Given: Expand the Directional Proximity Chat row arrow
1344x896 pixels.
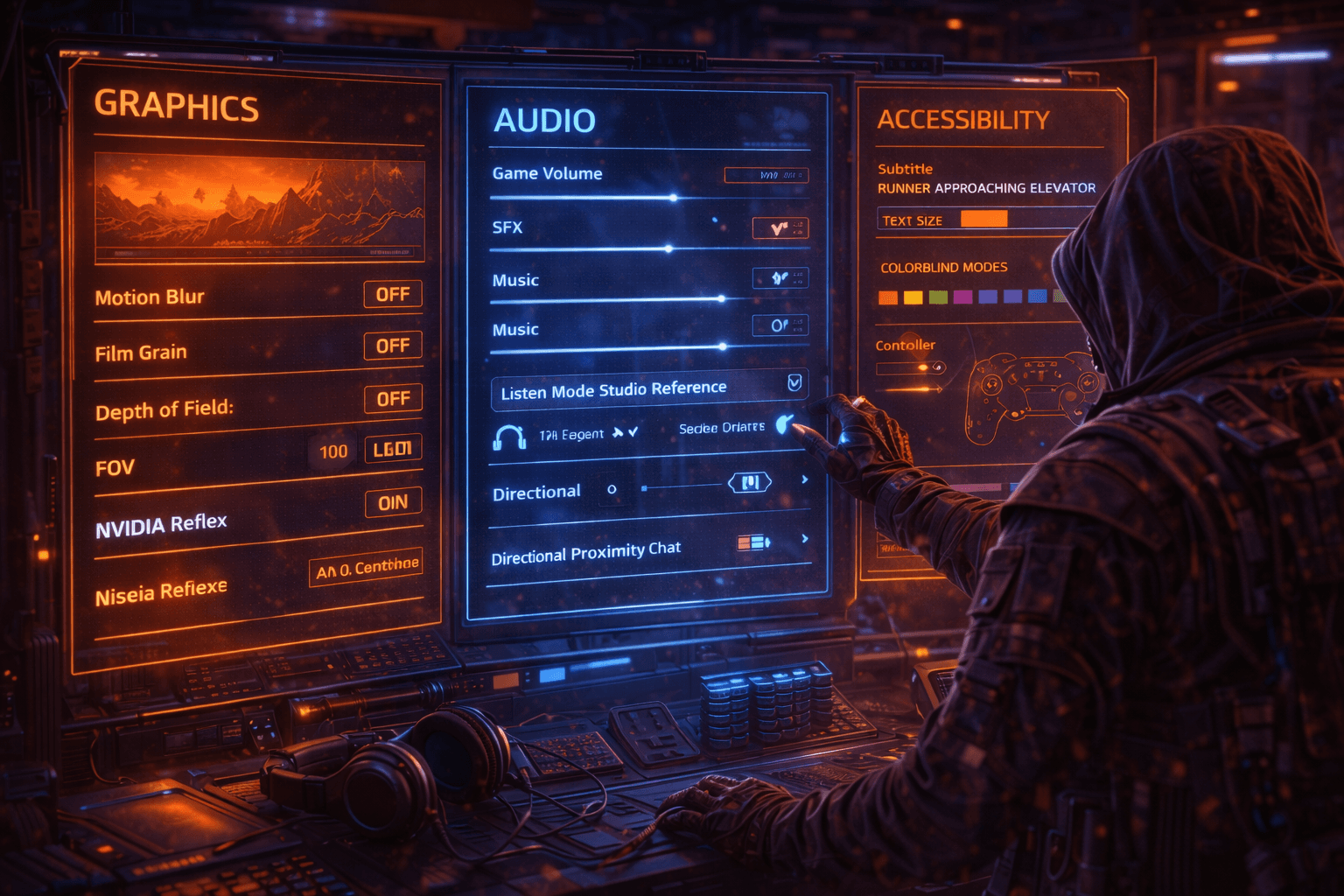Looking at the screenshot, I should coord(805,539).
